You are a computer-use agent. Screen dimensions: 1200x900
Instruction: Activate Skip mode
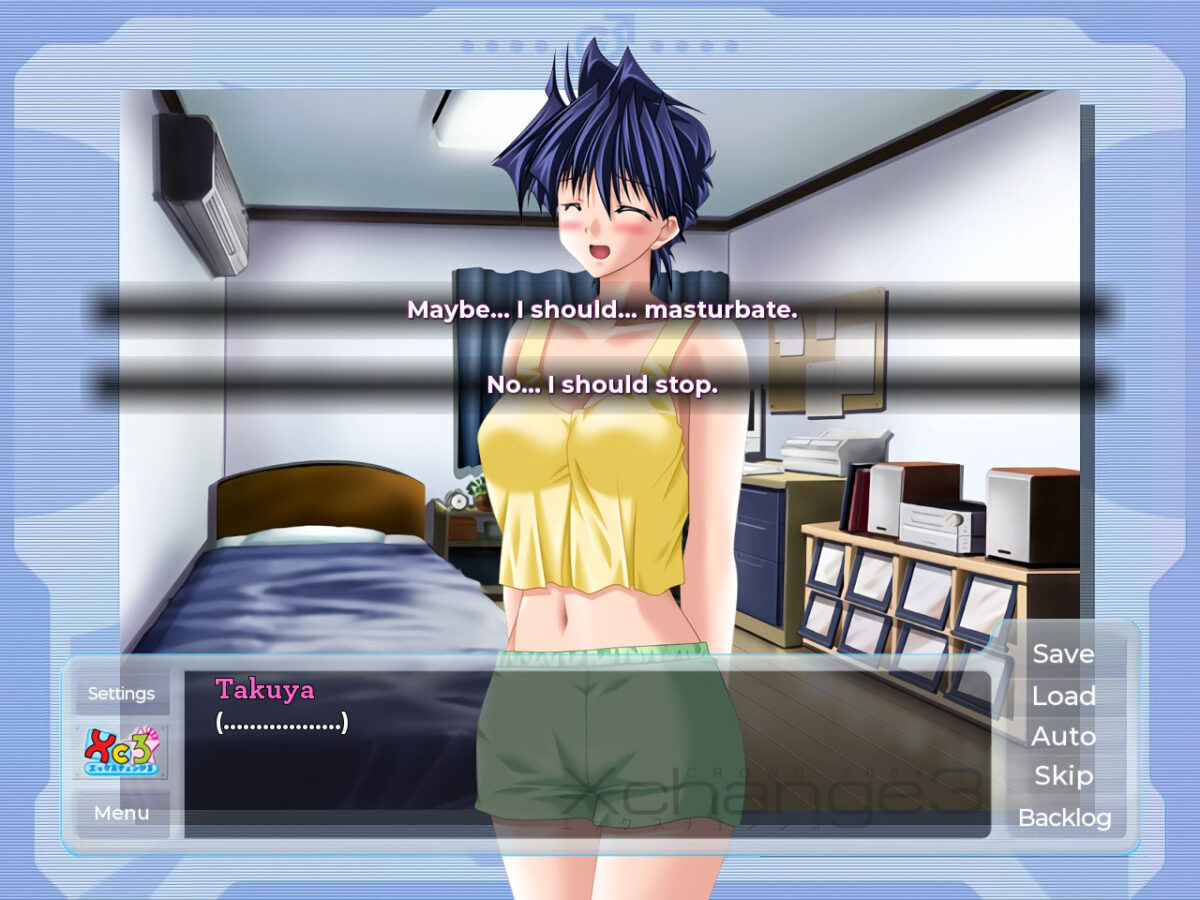point(1063,776)
